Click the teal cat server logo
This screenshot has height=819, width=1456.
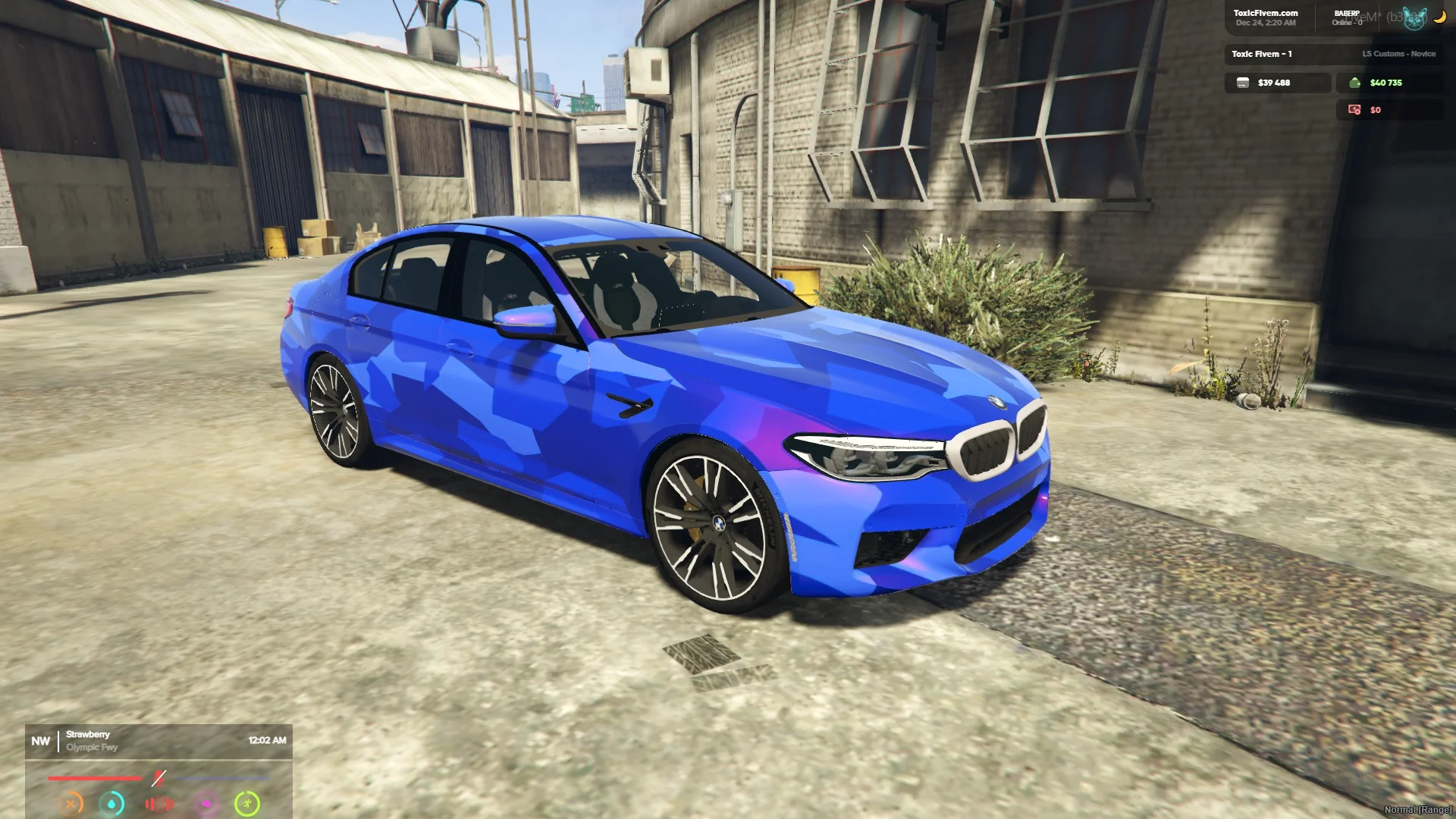point(1414,18)
